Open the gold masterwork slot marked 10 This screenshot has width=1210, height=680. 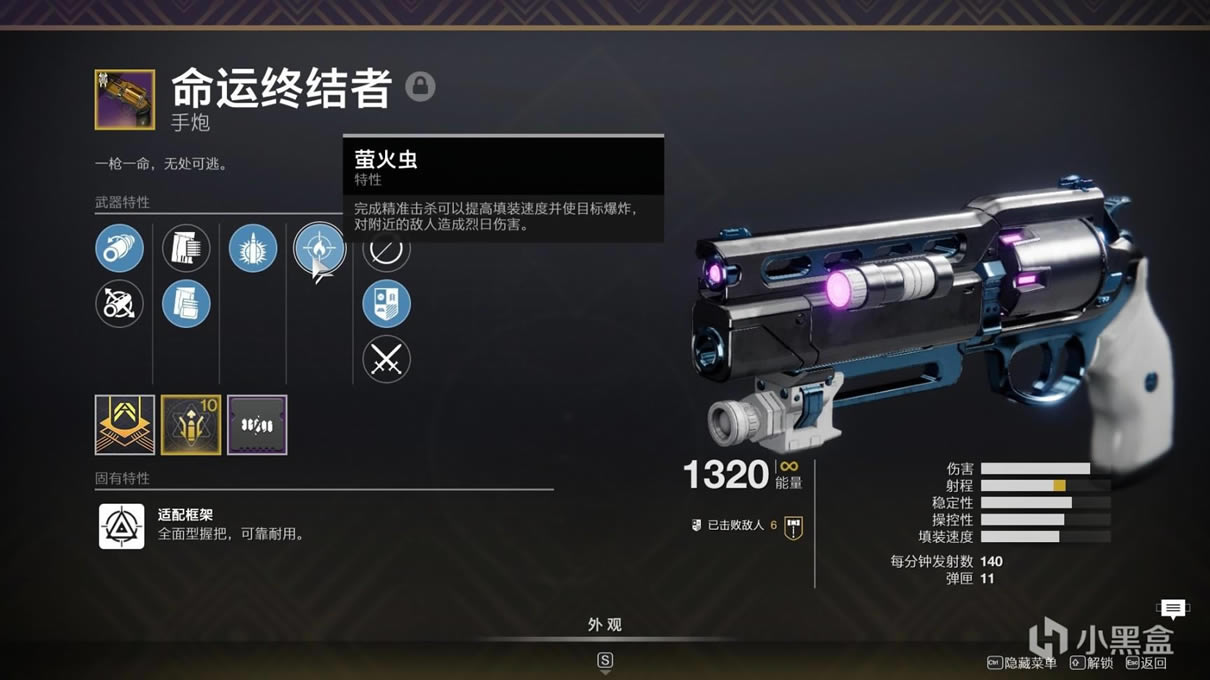click(x=191, y=425)
